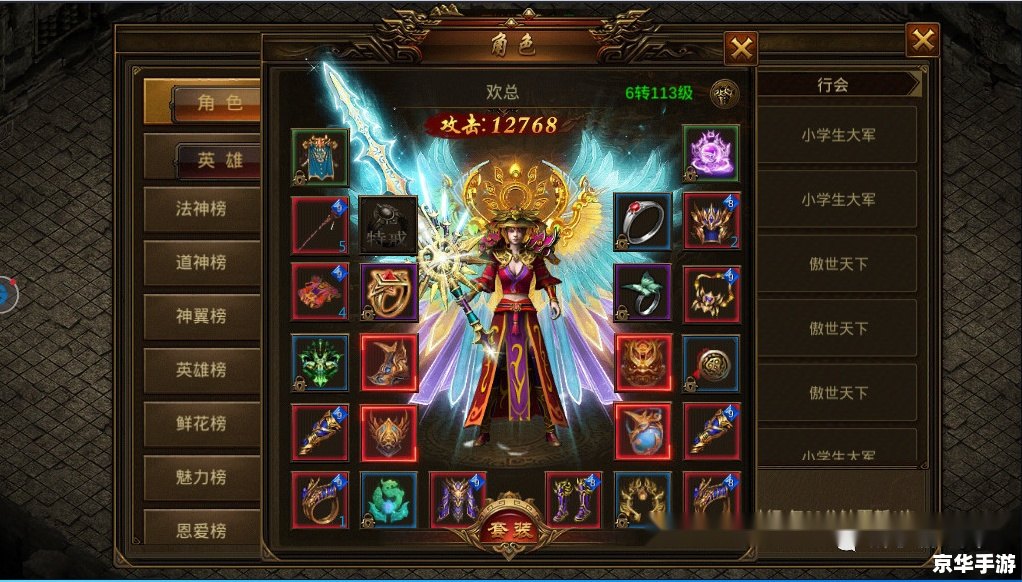This screenshot has width=1022, height=582.
Task: Choose the 魅力榜 ranking
Action: (x=201, y=477)
